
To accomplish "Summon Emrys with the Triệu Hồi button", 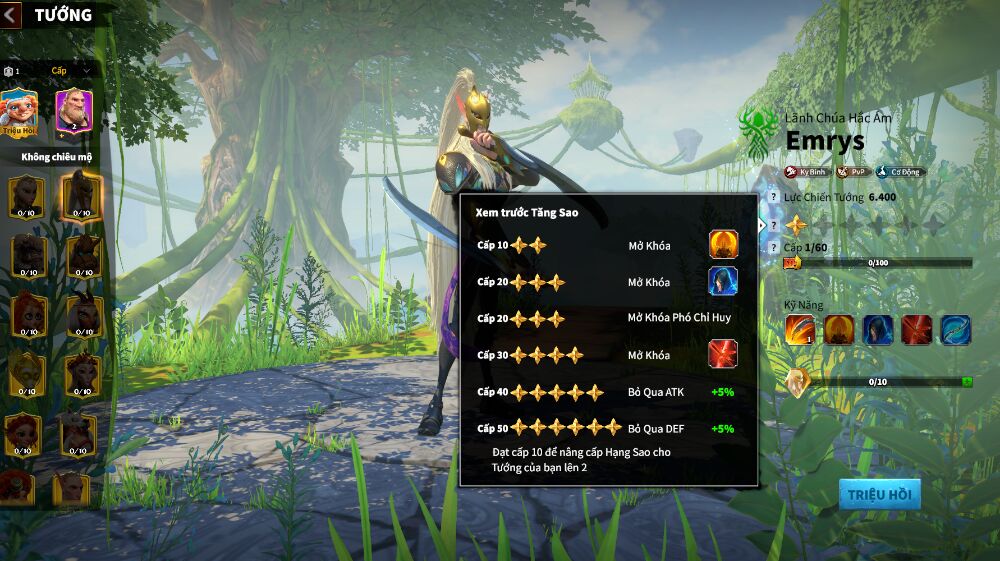I will tap(879, 494).
